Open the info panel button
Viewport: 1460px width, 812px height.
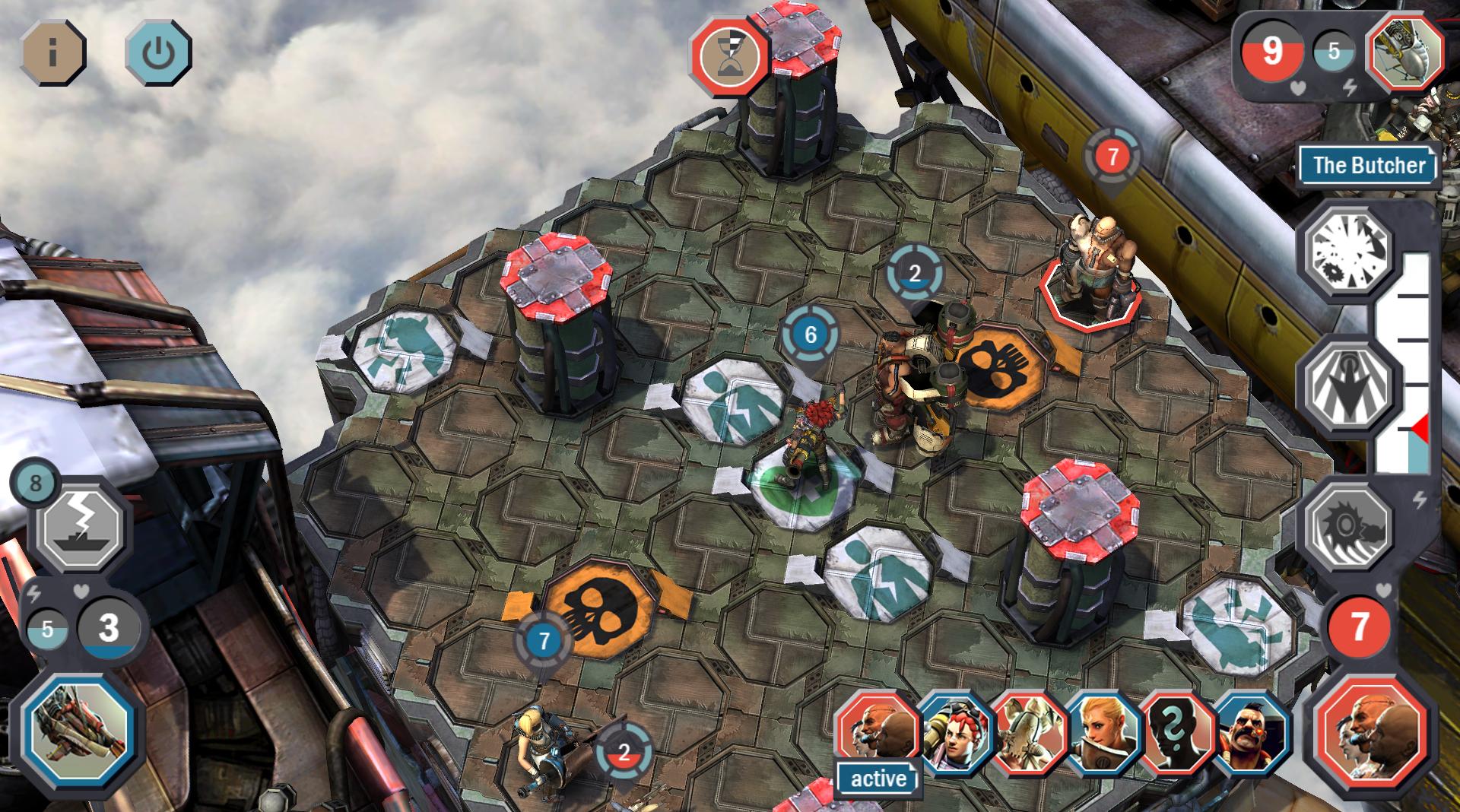point(52,52)
